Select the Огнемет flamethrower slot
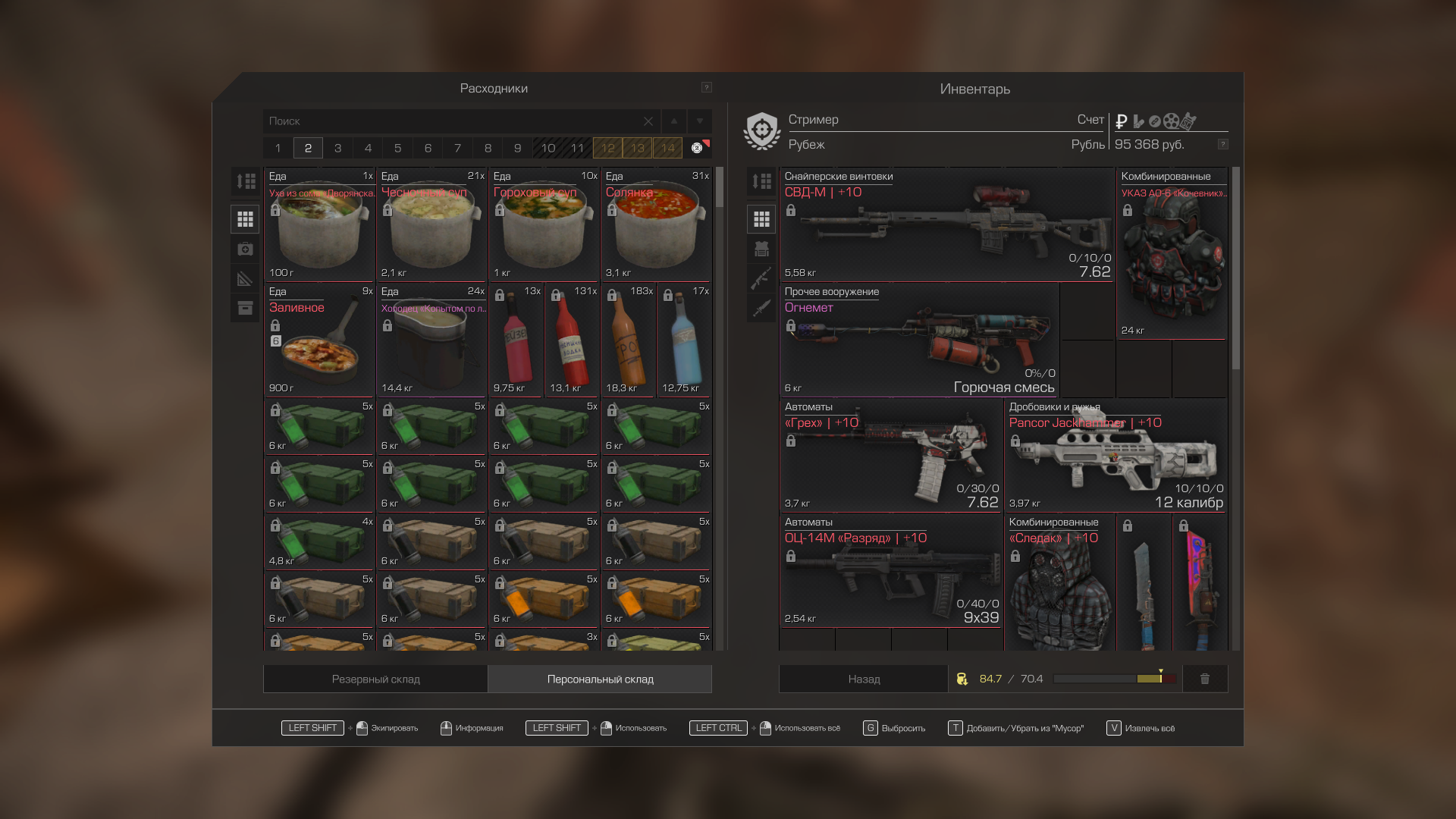Viewport: 1456px width, 819px height. click(x=919, y=340)
